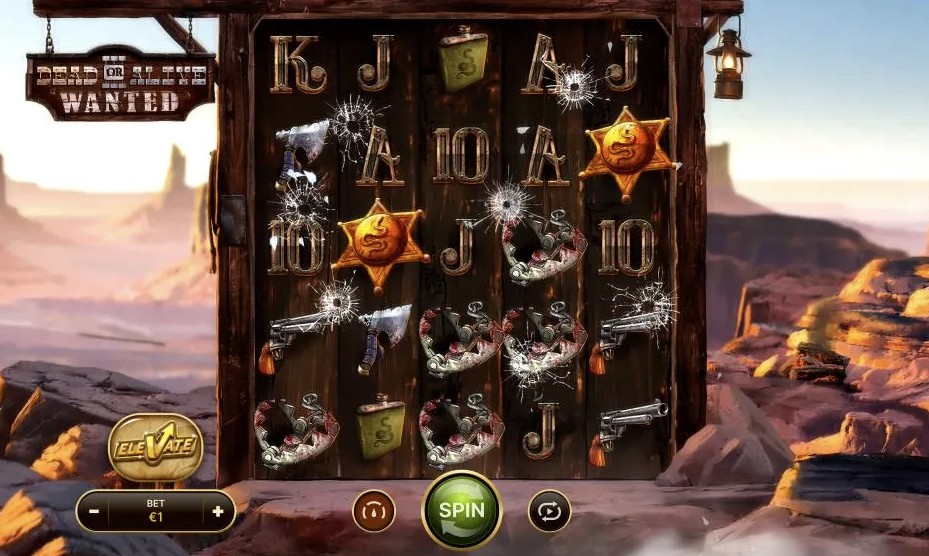929x556 pixels.
Task: Increase the bet with the plus button
Action: pos(218,512)
